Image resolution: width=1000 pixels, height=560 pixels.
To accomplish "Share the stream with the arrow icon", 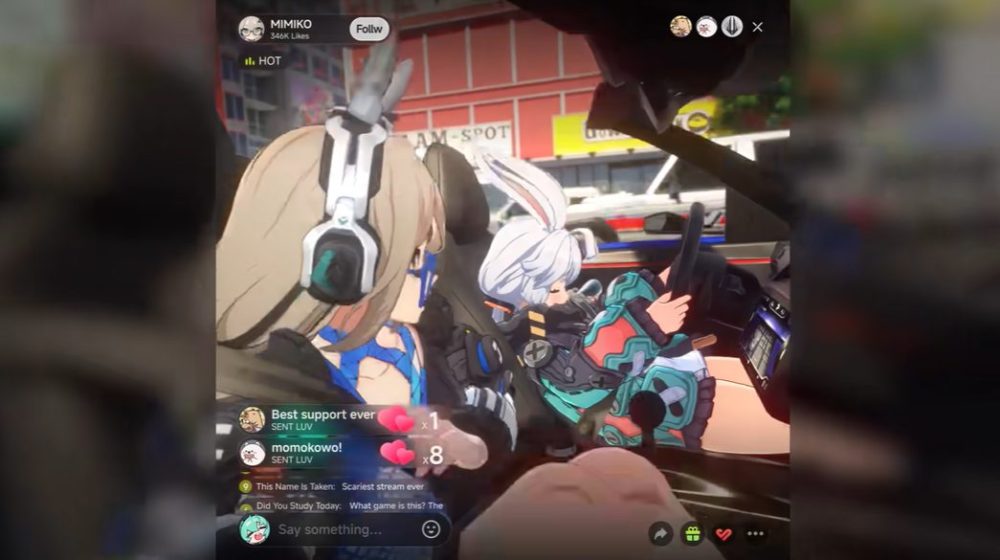I will tap(660, 534).
